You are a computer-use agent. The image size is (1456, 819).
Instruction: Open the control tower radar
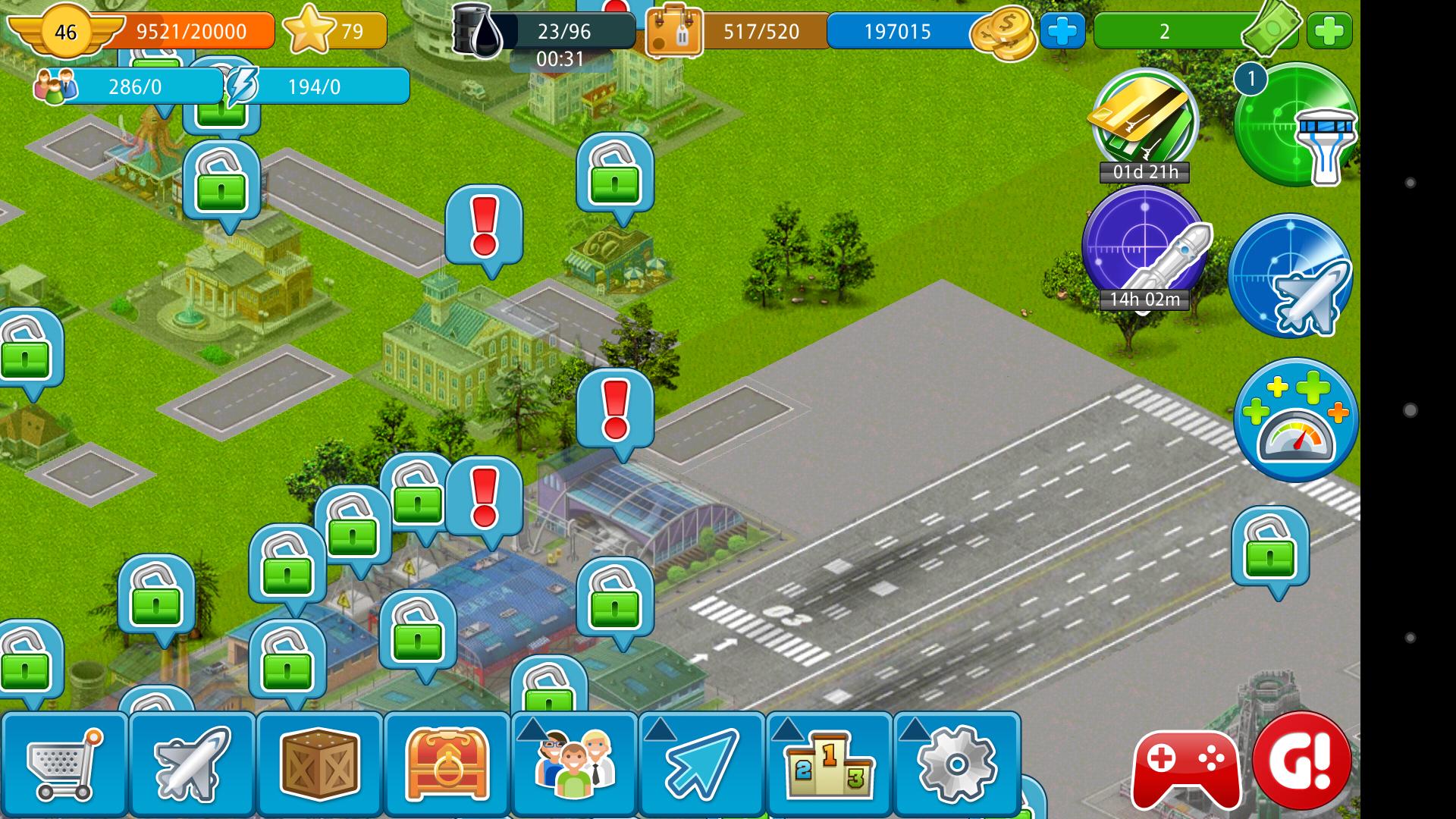[1295, 125]
